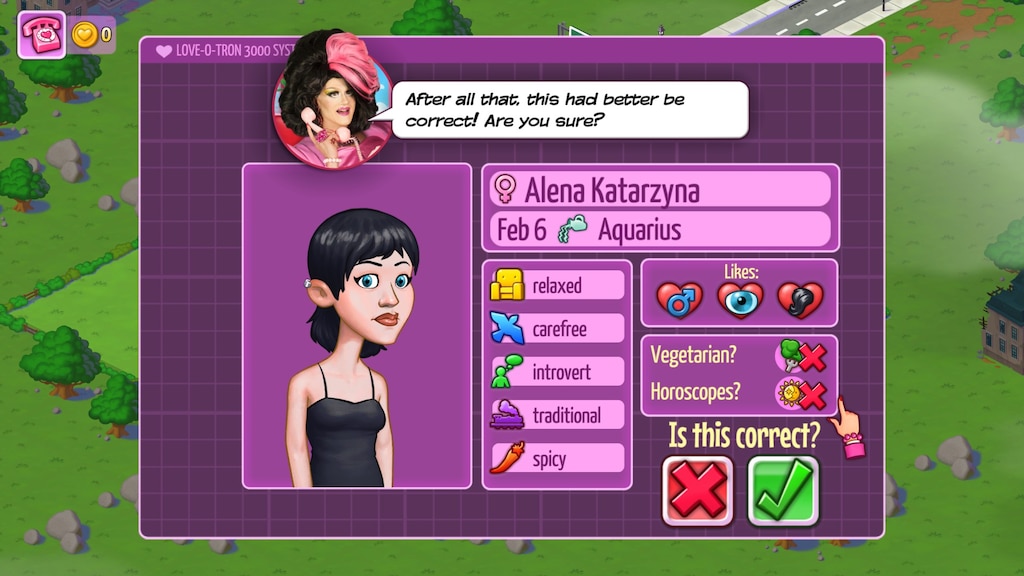Click the male symbol heart under Likes
Image resolution: width=1024 pixels, height=576 pixels.
[680, 299]
